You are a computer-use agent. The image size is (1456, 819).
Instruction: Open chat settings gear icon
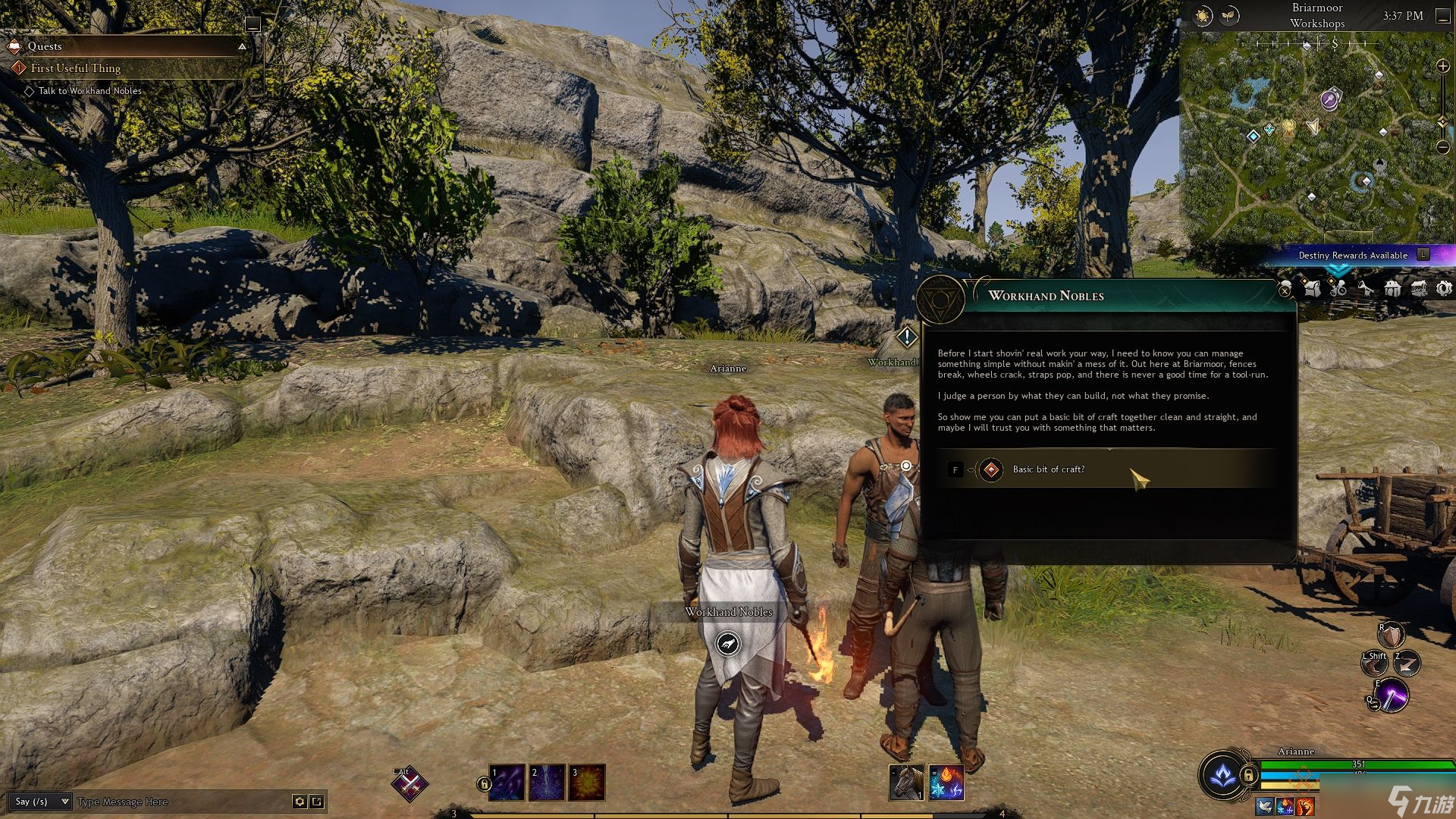(300, 802)
